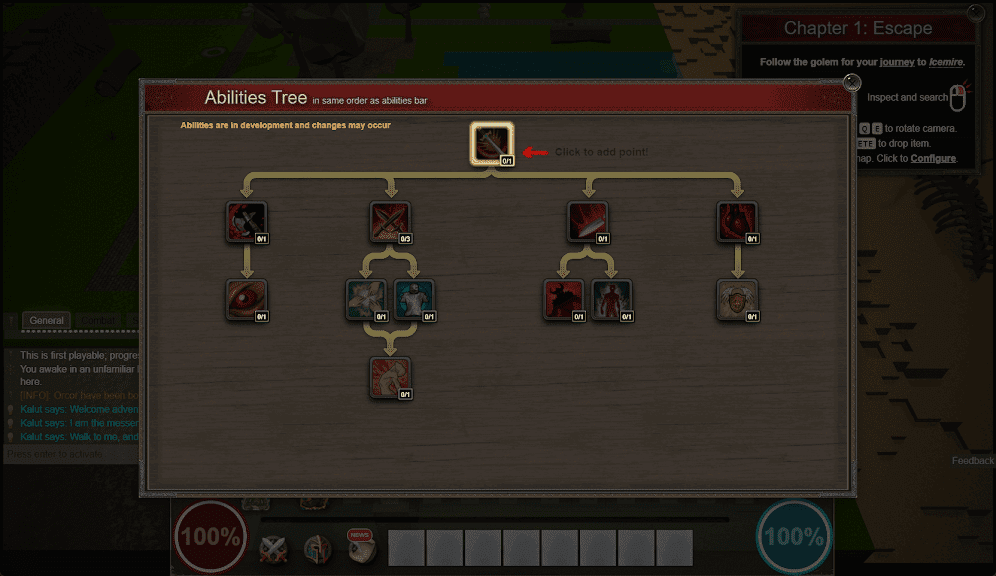Screen dimensions: 996x576
Task: Choose the crossed swords ability node
Action: [390, 221]
